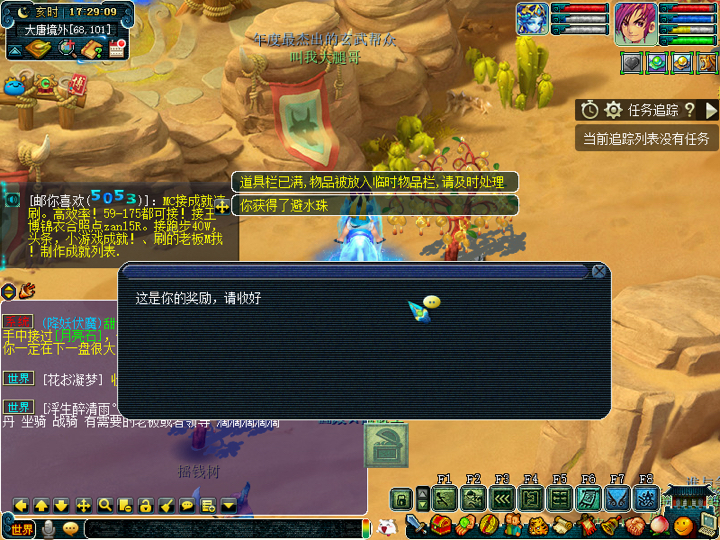Viewport: 720px width, 540px height.
Task: Open the chat emoji picker
Action: (x=70, y=528)
